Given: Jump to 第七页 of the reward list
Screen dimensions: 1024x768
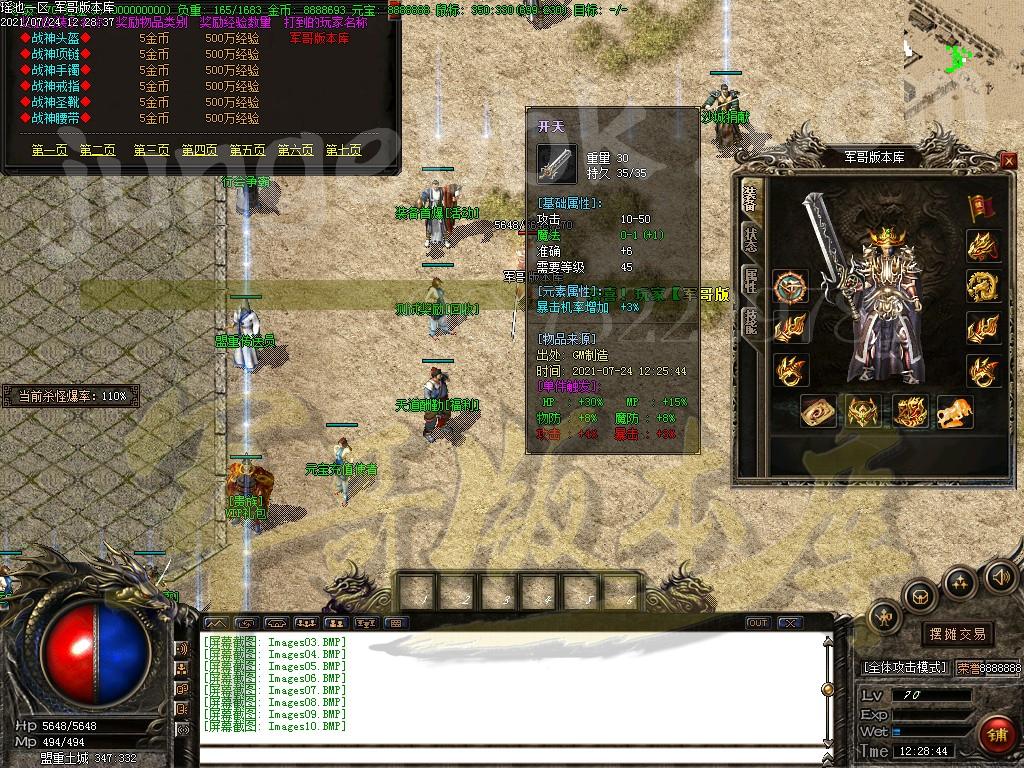Looking at the screenshot, I should 343,151.
